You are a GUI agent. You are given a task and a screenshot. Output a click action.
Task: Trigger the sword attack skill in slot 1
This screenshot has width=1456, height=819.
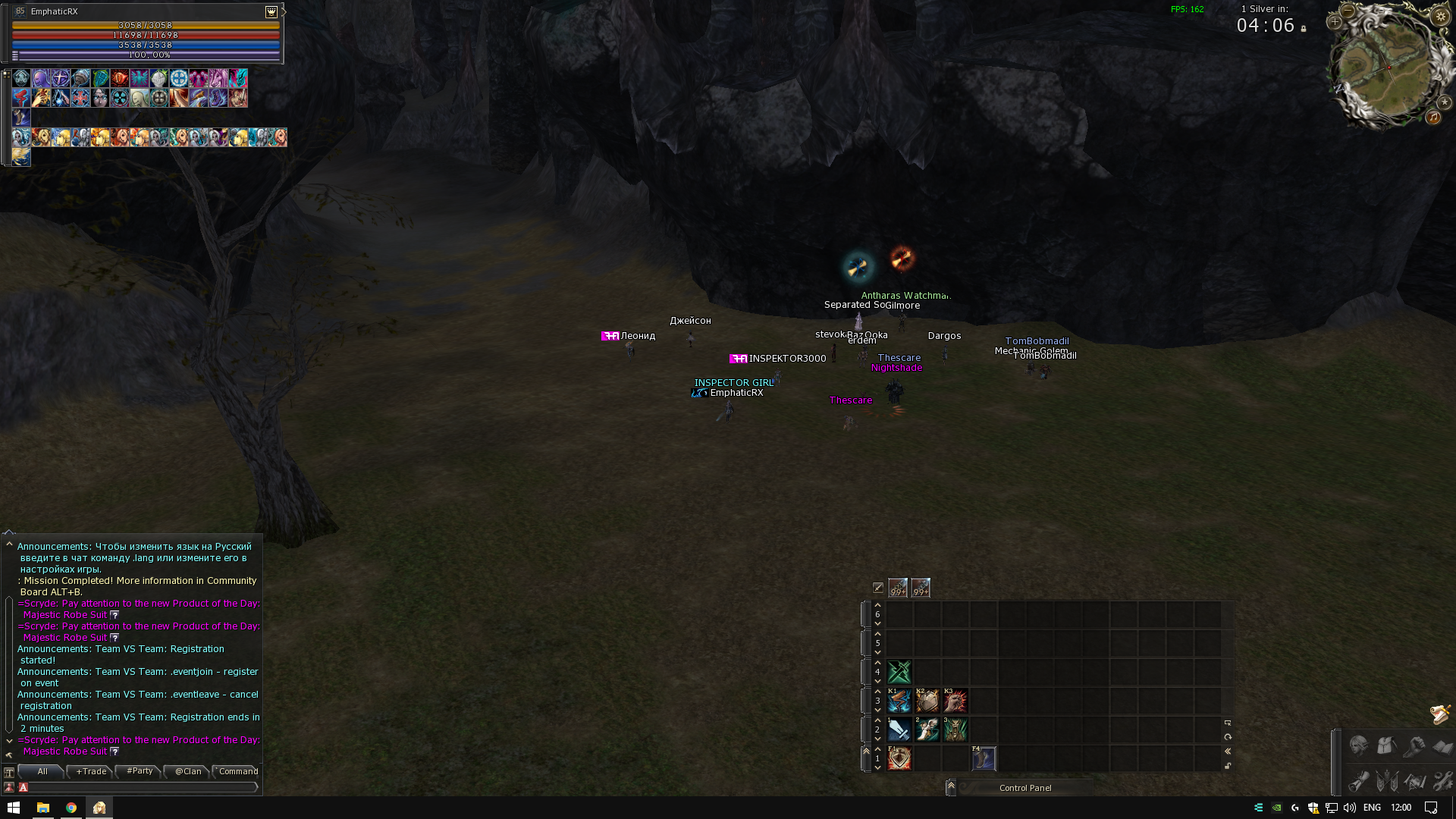coord(899,730)
